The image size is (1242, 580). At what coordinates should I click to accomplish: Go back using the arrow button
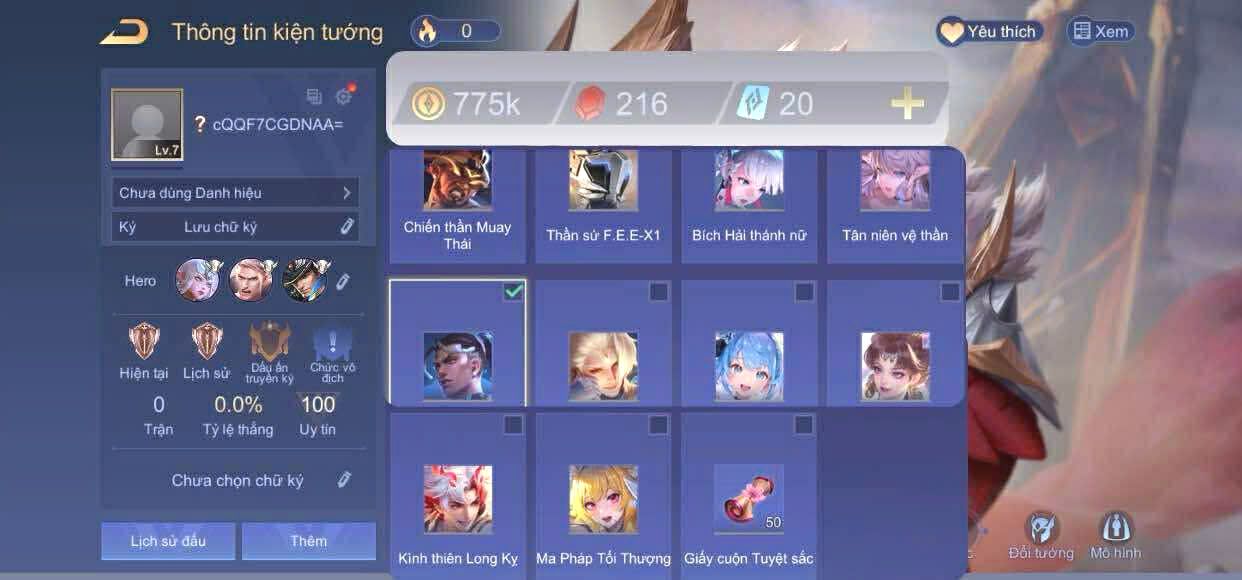125,32
